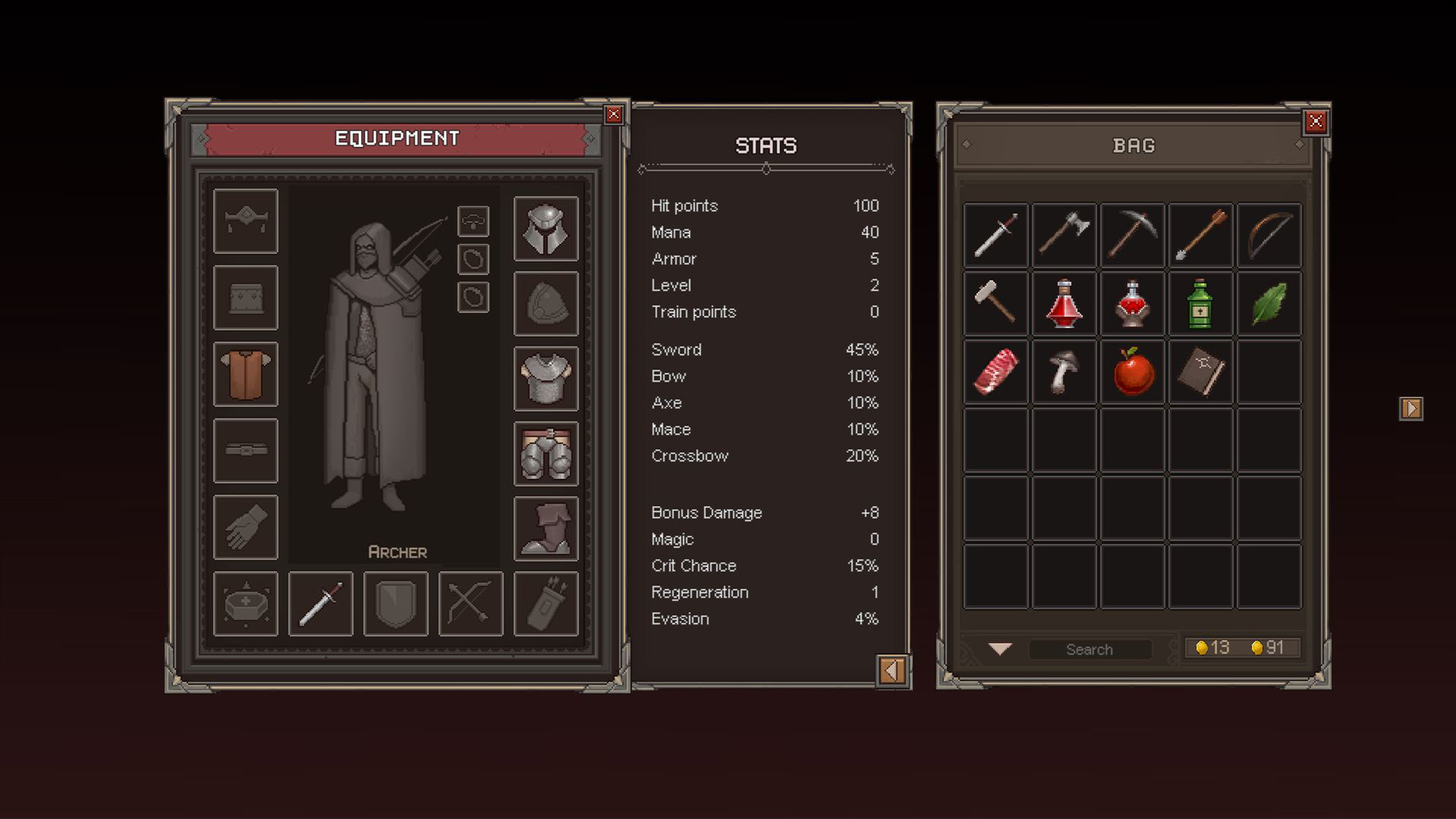Collapse the Stats panel with the arrow
The image size is (1456, 819).
(x=892, y=670)
